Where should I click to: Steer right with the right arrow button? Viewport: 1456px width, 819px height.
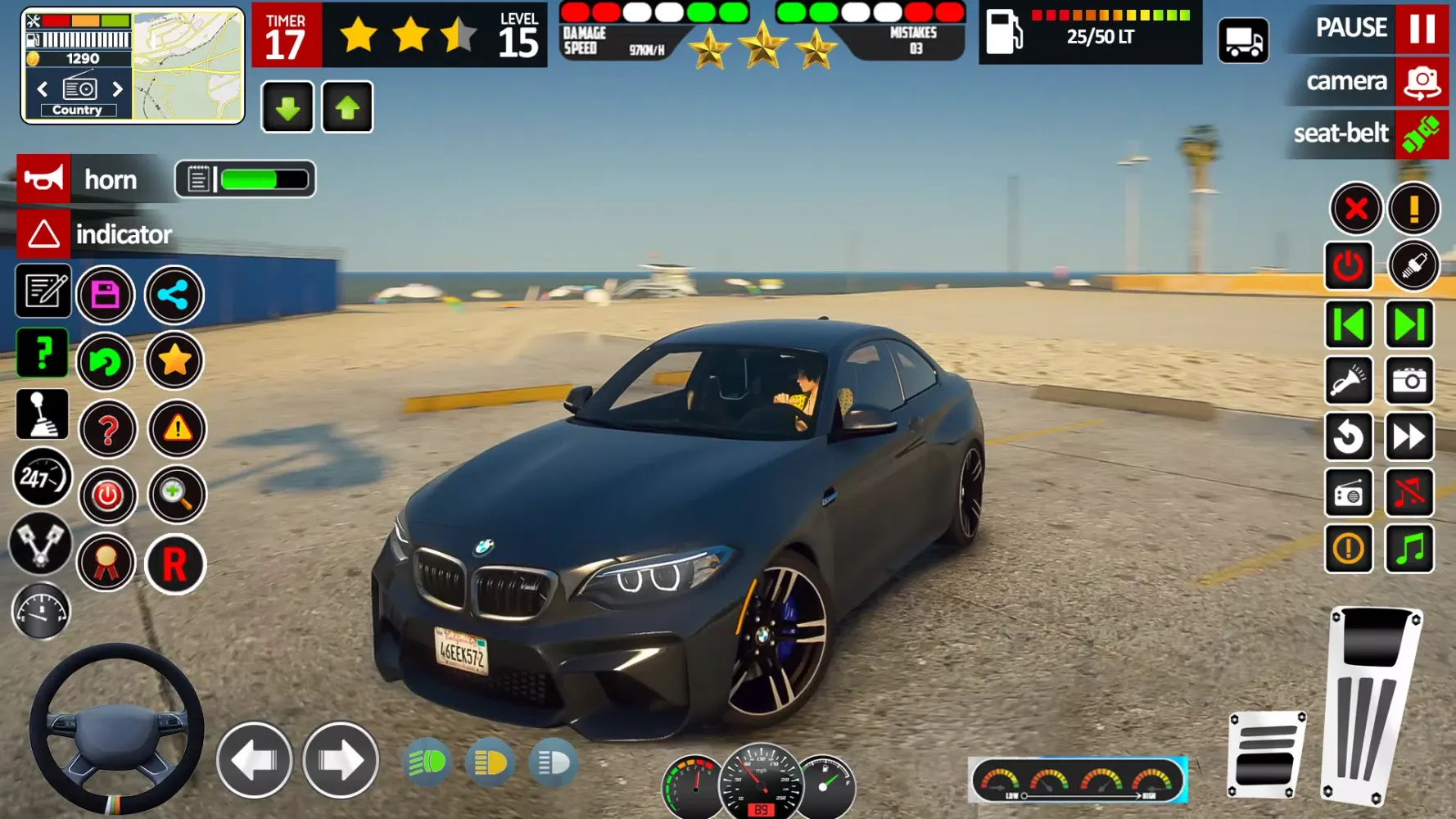(341, 761)
